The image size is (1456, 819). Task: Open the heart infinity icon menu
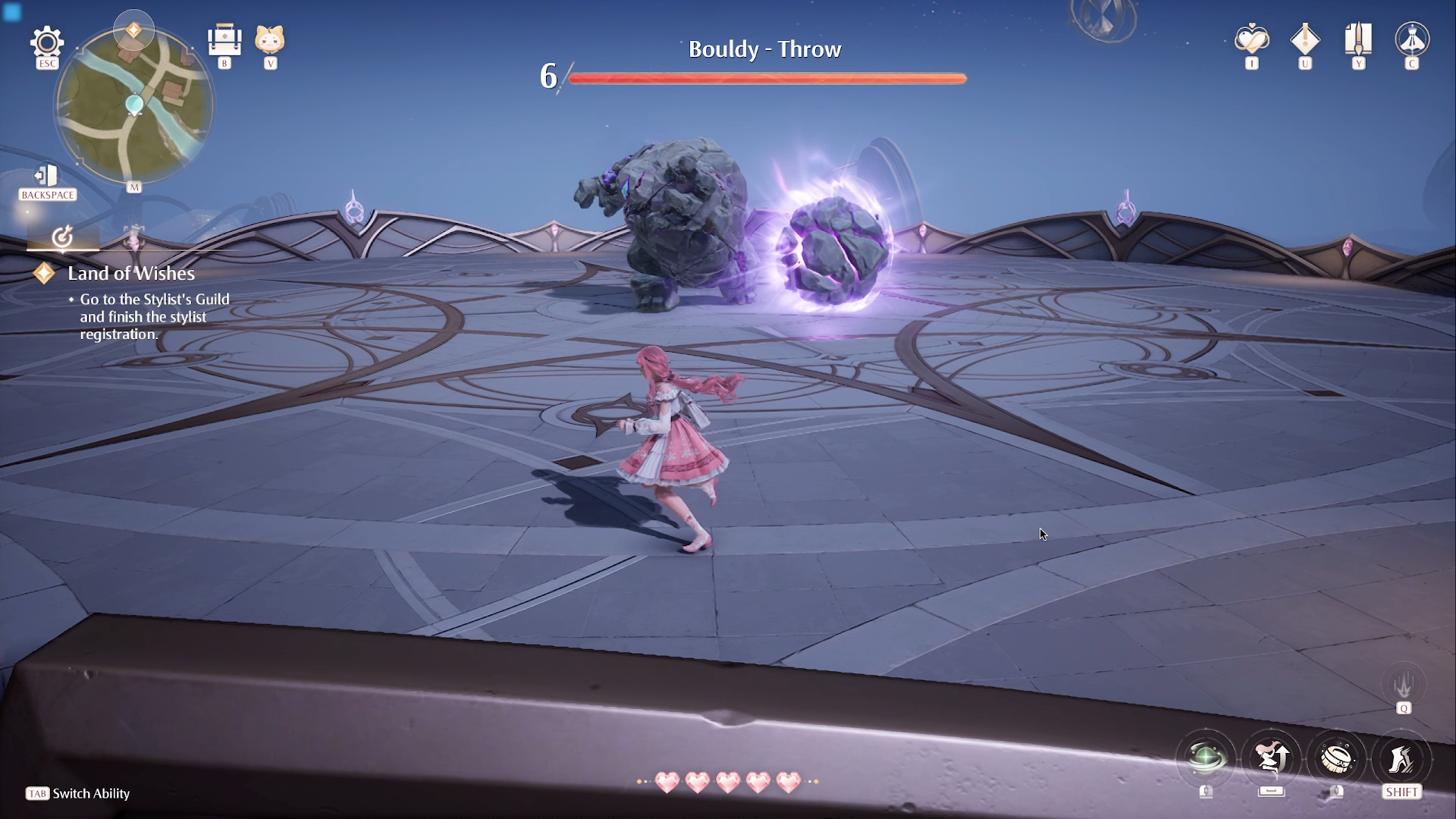(1251, 39)
